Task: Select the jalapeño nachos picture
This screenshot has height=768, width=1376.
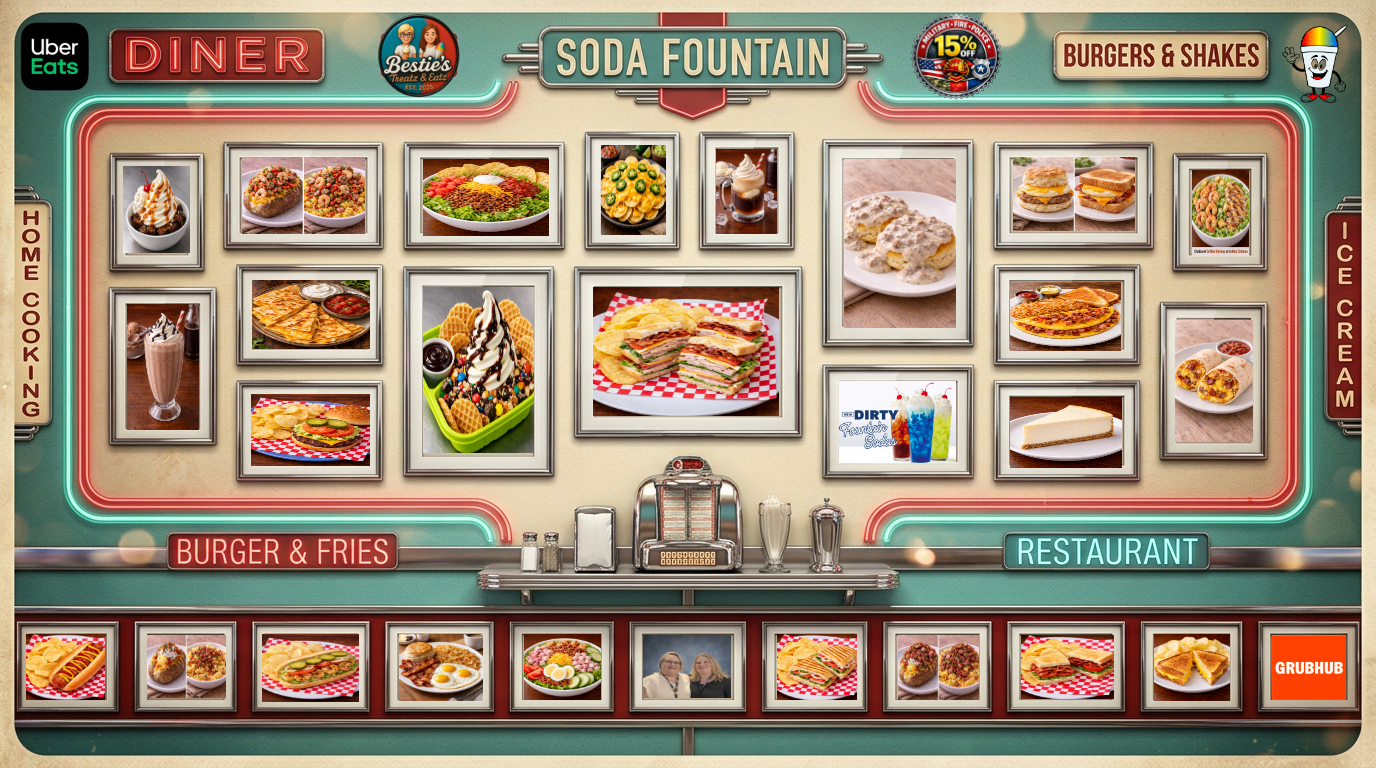Action: pyautogui.click(x=632, y=190)
